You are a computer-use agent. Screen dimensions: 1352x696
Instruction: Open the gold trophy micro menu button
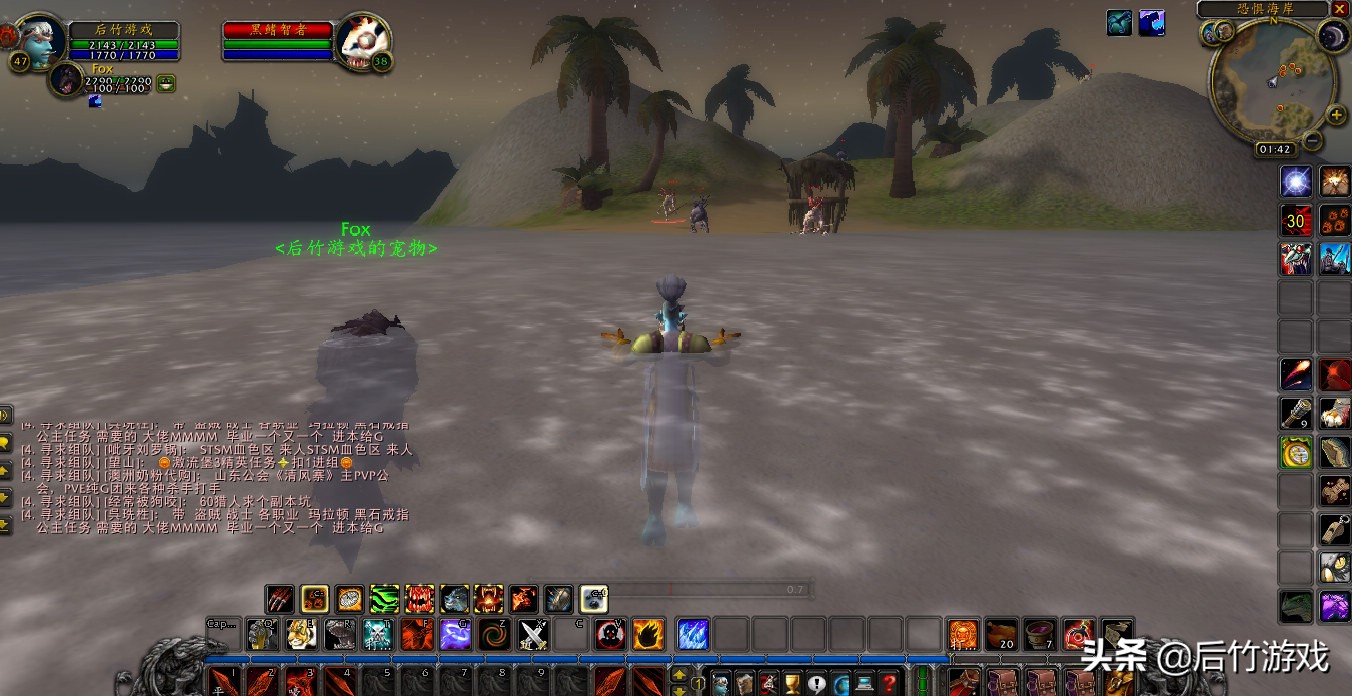click(792, 684)
